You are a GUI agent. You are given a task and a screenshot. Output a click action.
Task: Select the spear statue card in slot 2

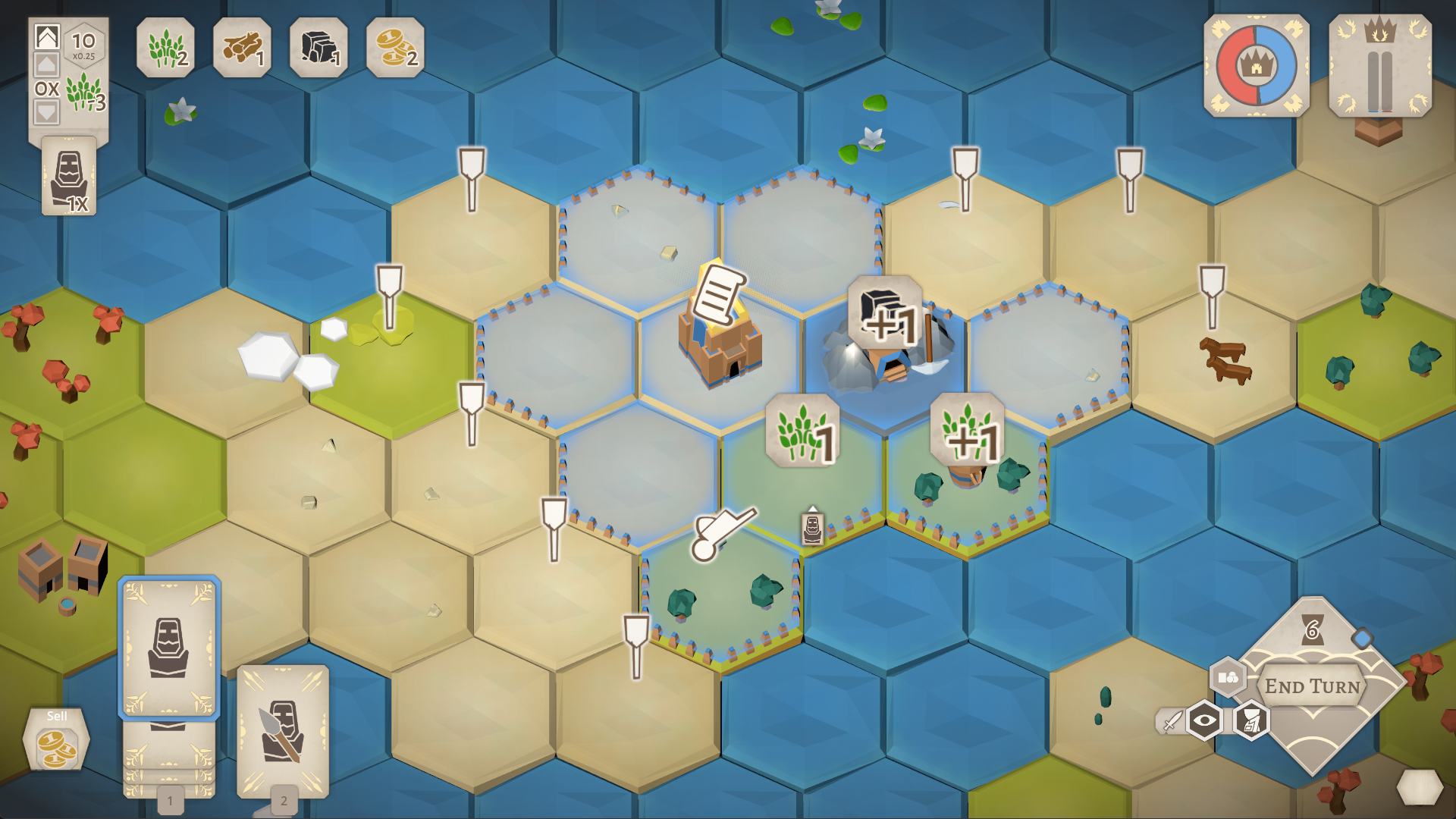[281, 732]
